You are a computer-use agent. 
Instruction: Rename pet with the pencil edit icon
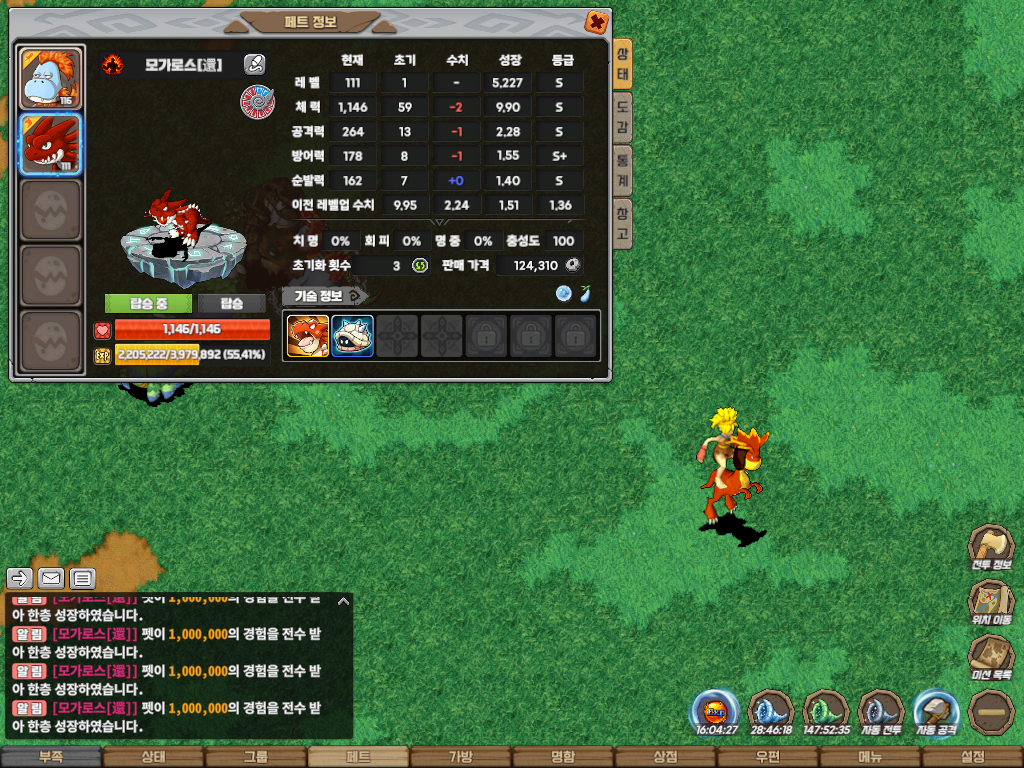[254, 65]
